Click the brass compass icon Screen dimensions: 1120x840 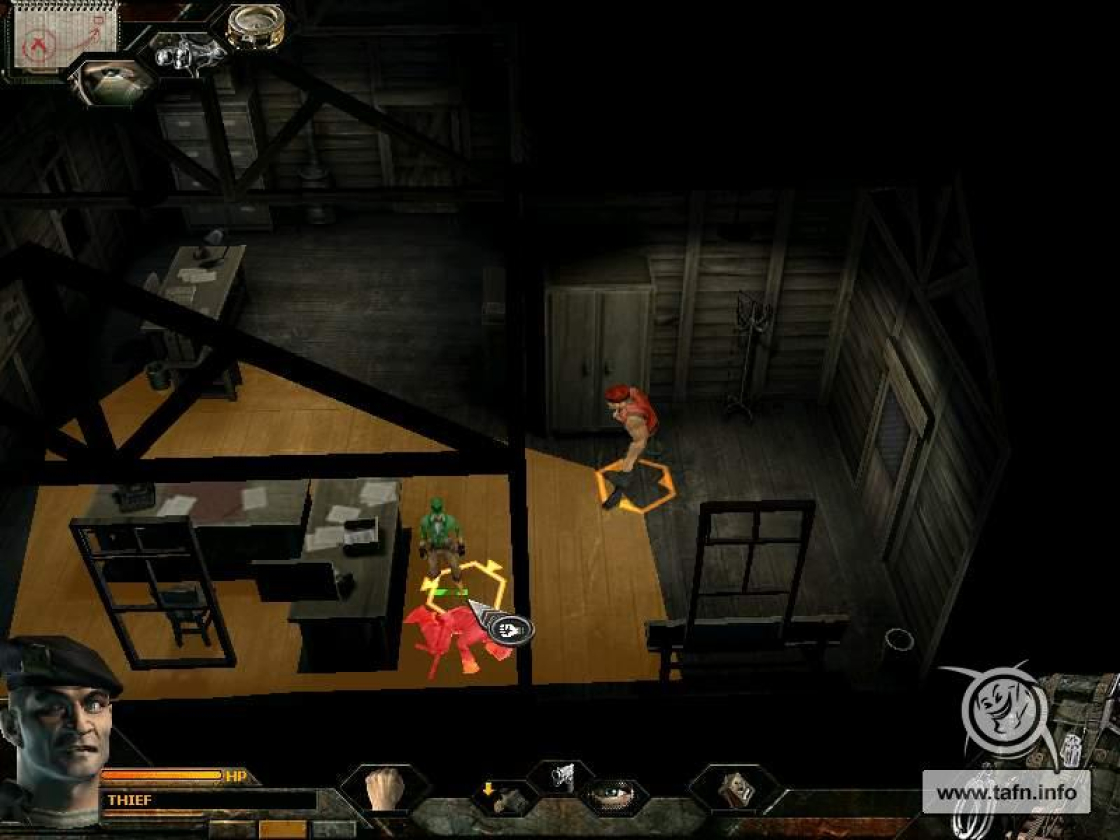click(x=254, y=27)
